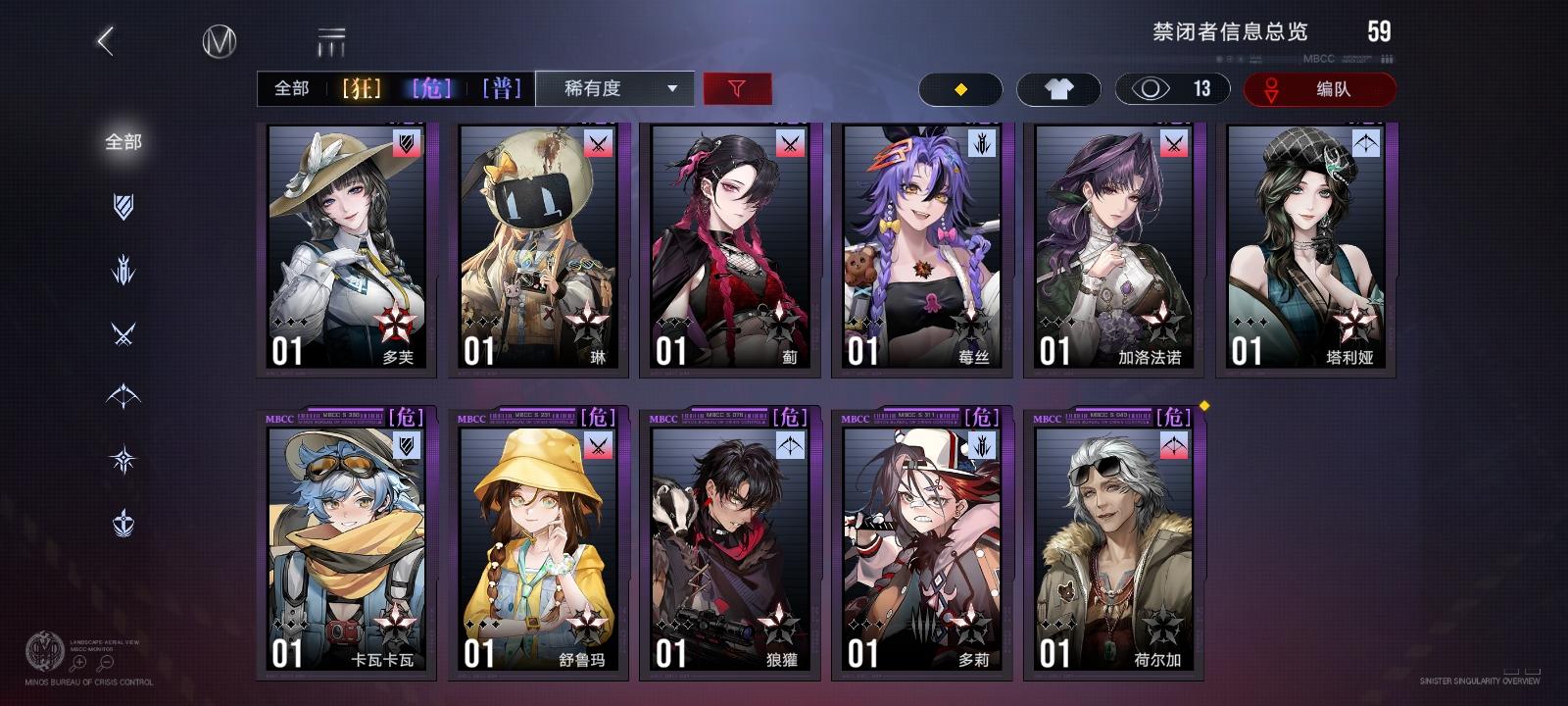Image resolution: width=1568 pixels, height=706 pixels.
Task: Click the bottom anchor-like class icon
Action: coord(122,523)
